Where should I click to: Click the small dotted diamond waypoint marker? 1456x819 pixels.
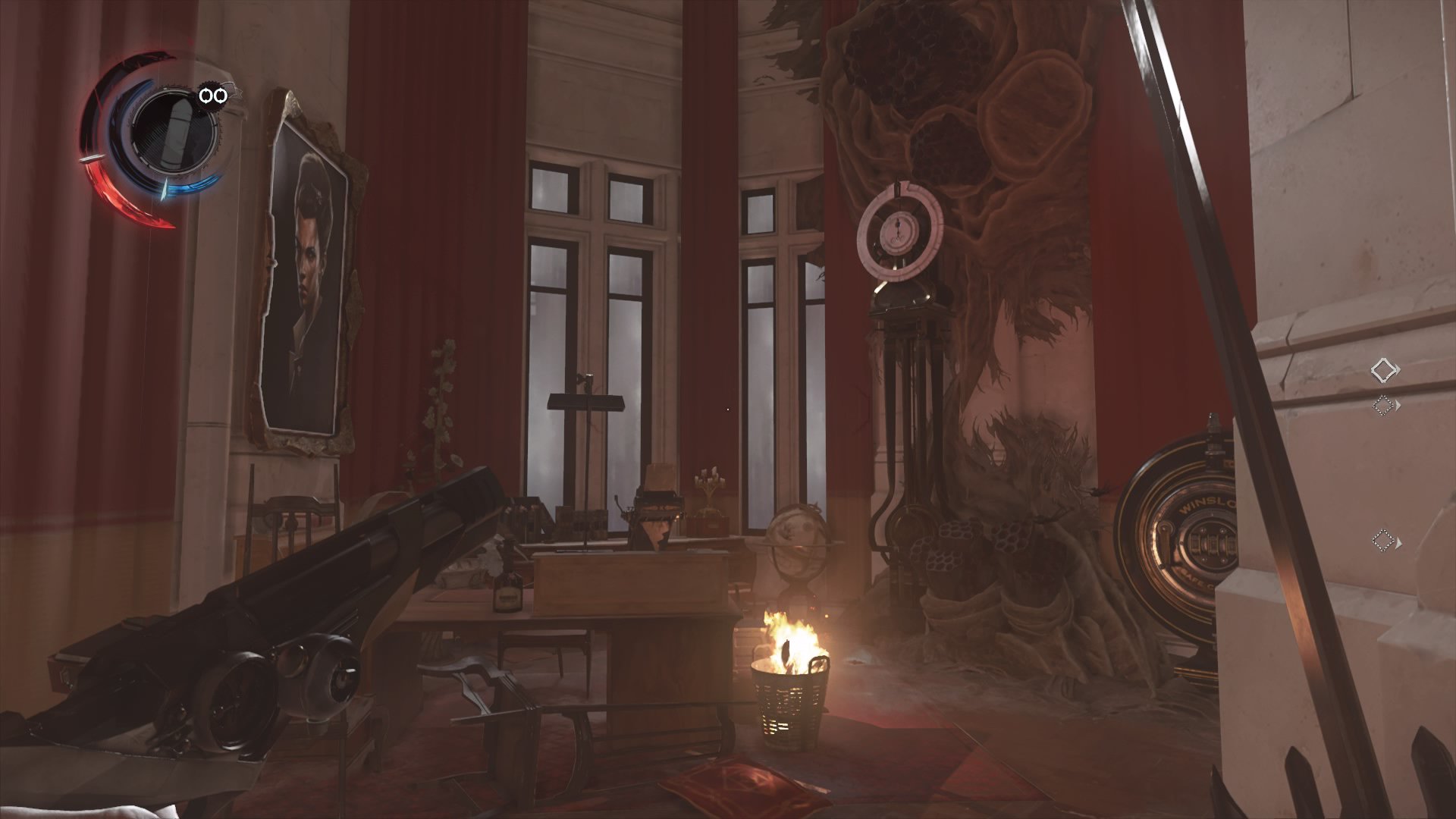coord(1383,405)
